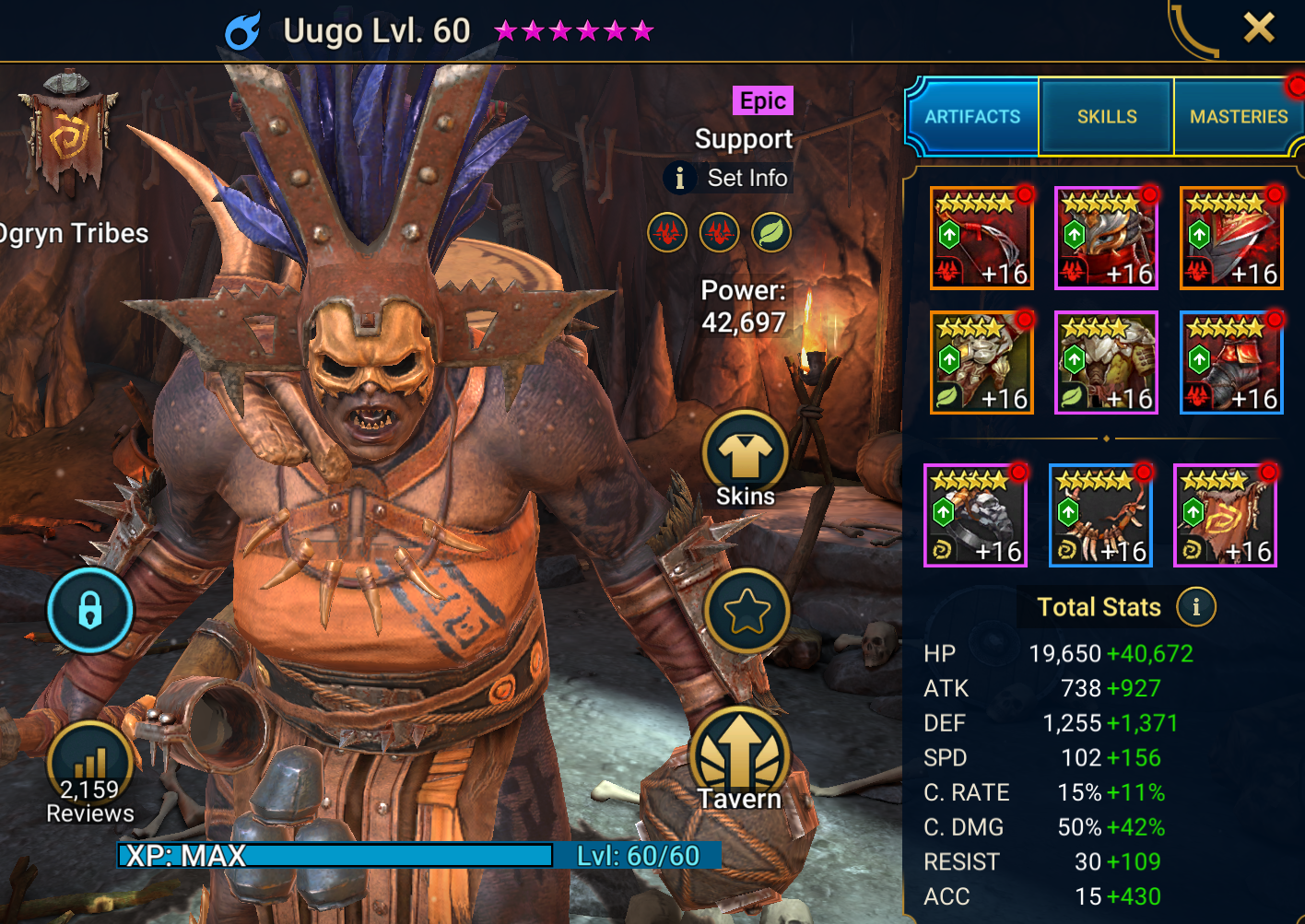Select the equipped boots artifact

(x=1231, y=363)
